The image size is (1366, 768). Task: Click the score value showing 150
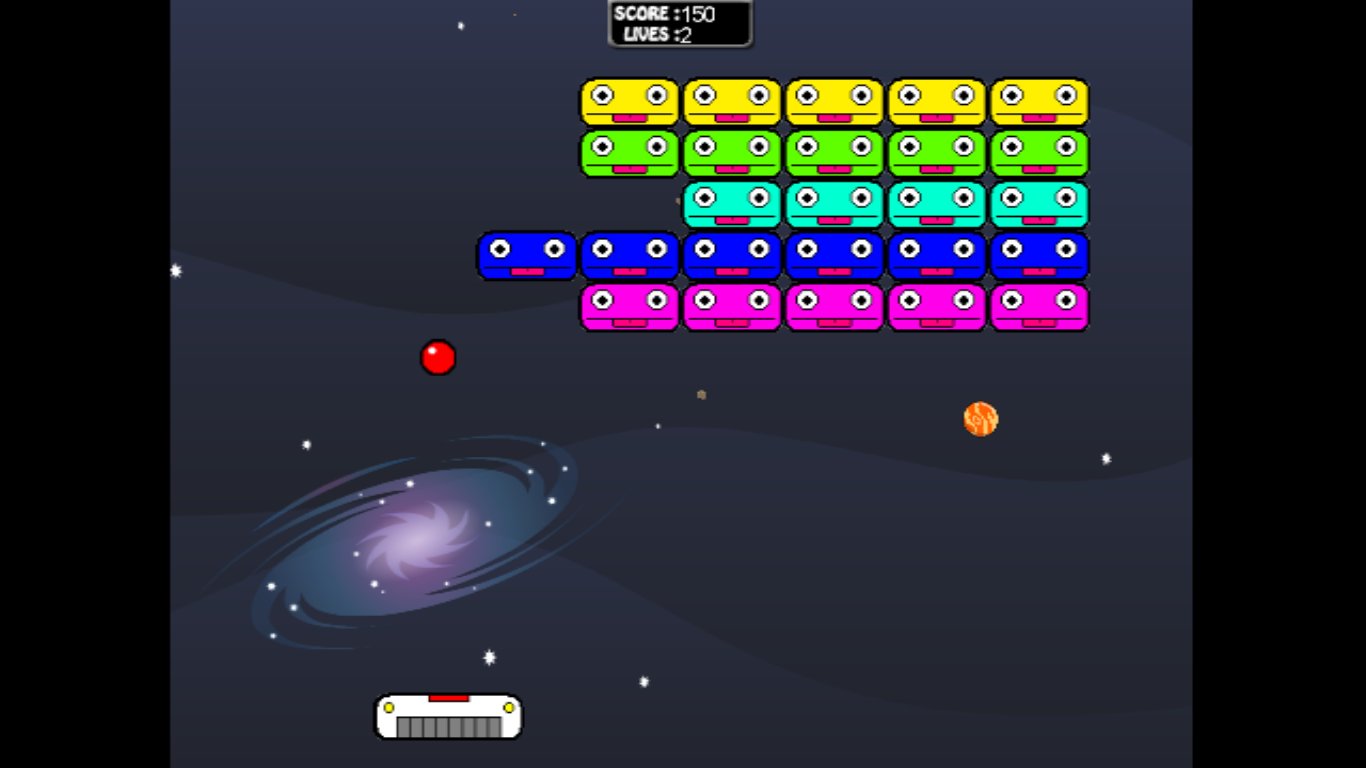[699, 14]
